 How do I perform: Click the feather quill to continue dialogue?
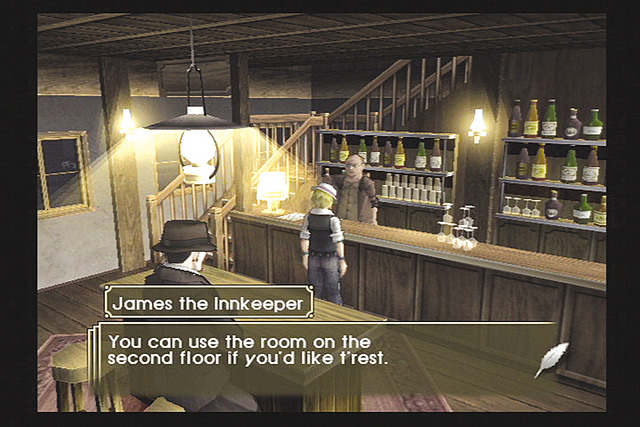[x=551, y=359]
